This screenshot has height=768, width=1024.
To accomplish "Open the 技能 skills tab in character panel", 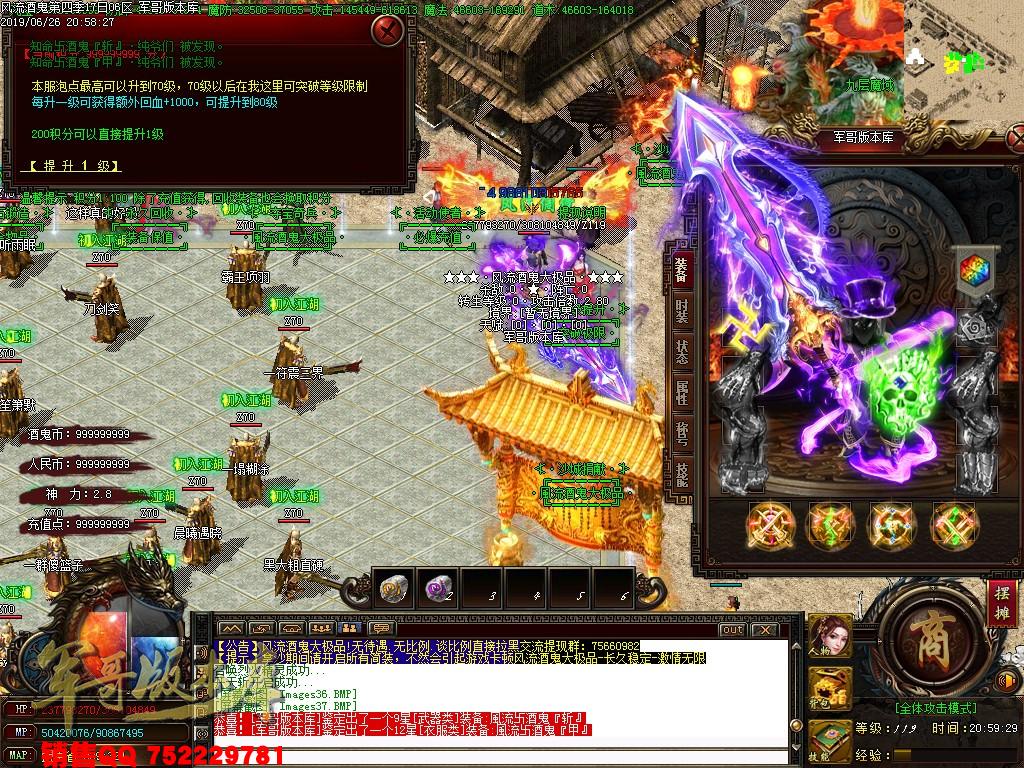I will tap(681, 472).
